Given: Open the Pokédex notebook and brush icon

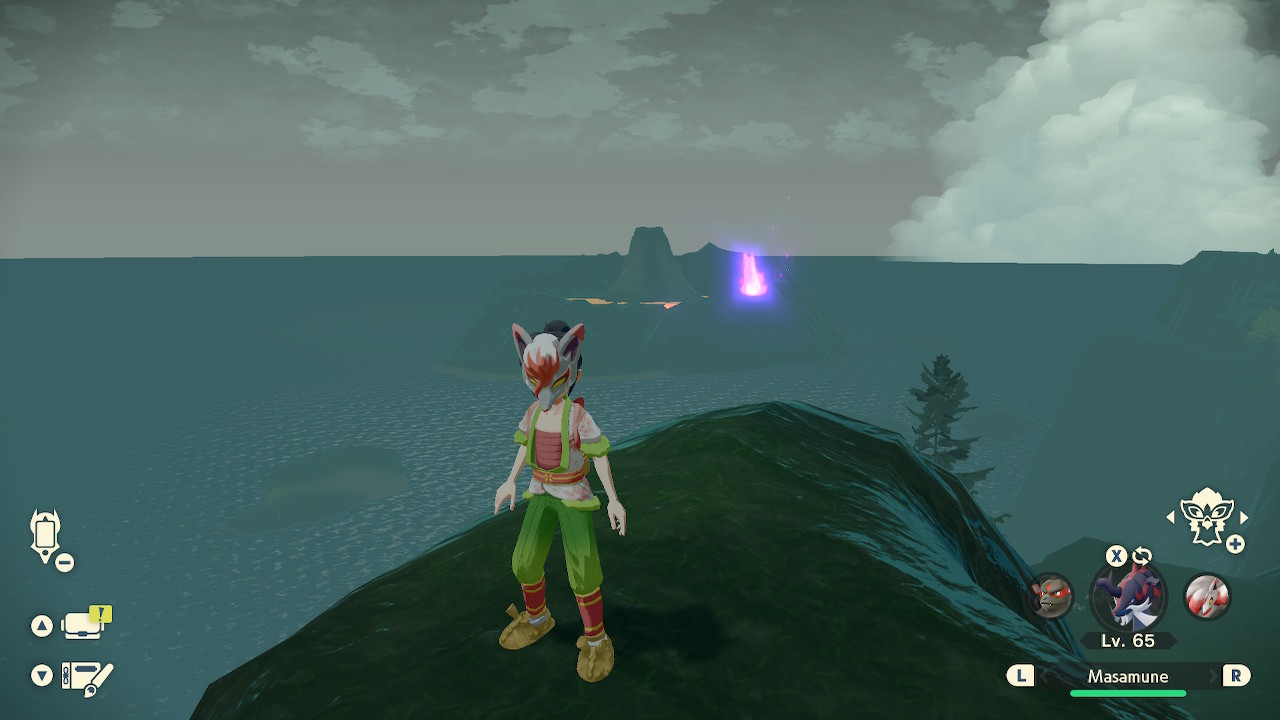Looking at the screenshot, I should (x=87, y=677).
